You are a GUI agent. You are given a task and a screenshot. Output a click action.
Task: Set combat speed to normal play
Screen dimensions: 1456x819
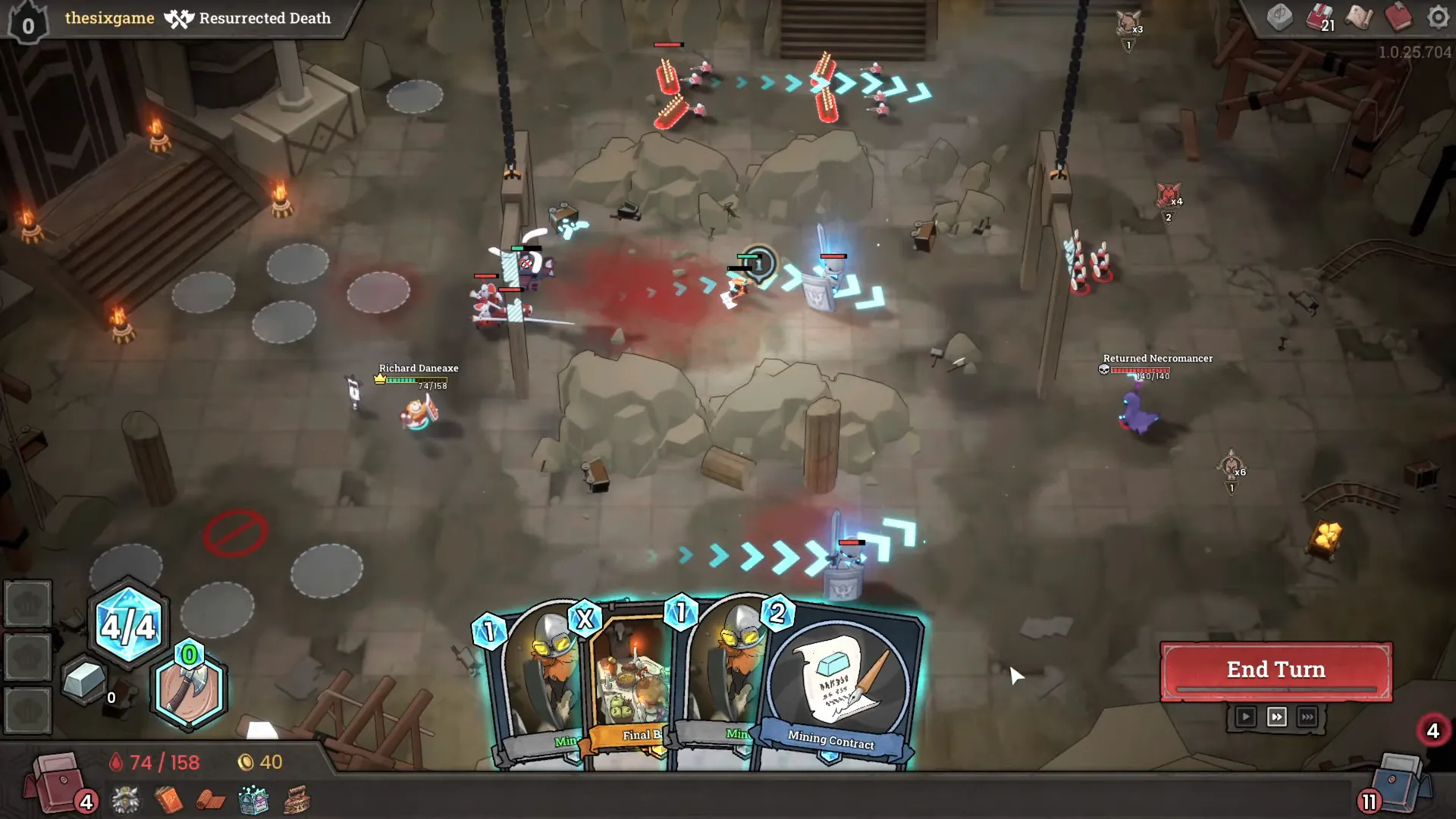click(1245, 717)
